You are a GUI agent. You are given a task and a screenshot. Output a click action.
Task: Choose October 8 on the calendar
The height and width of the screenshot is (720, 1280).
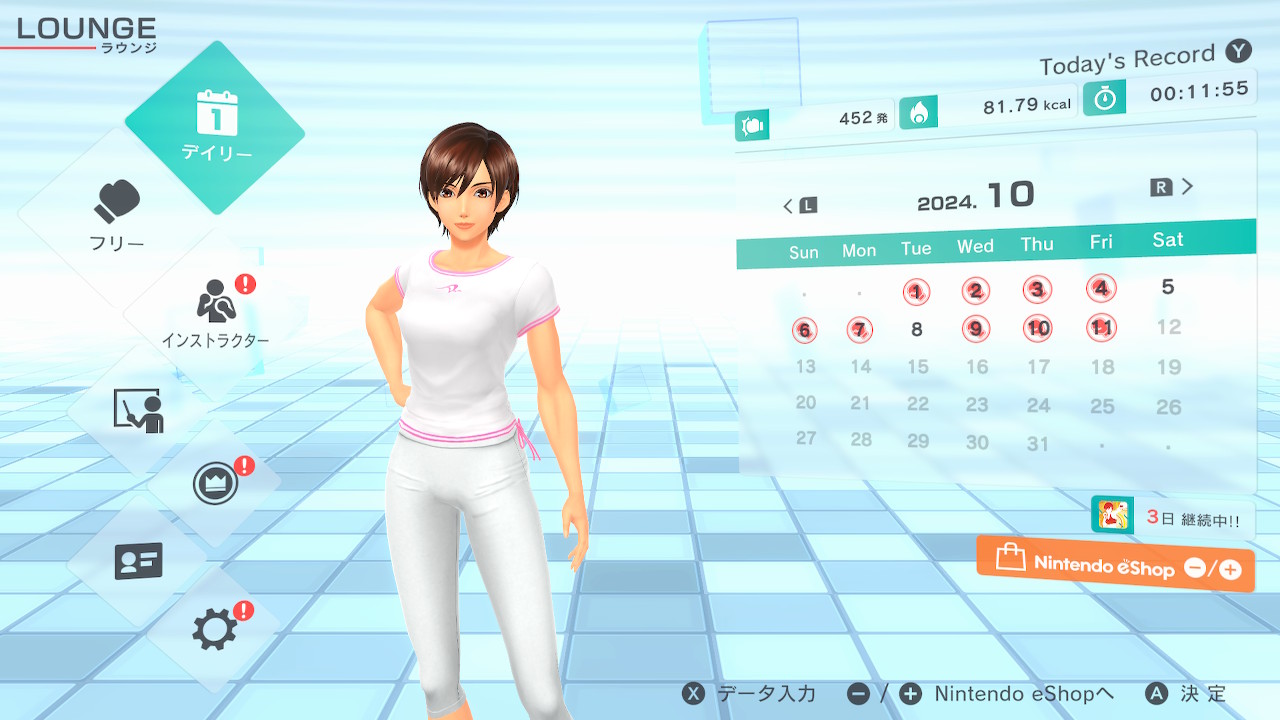tap(917, 329)
